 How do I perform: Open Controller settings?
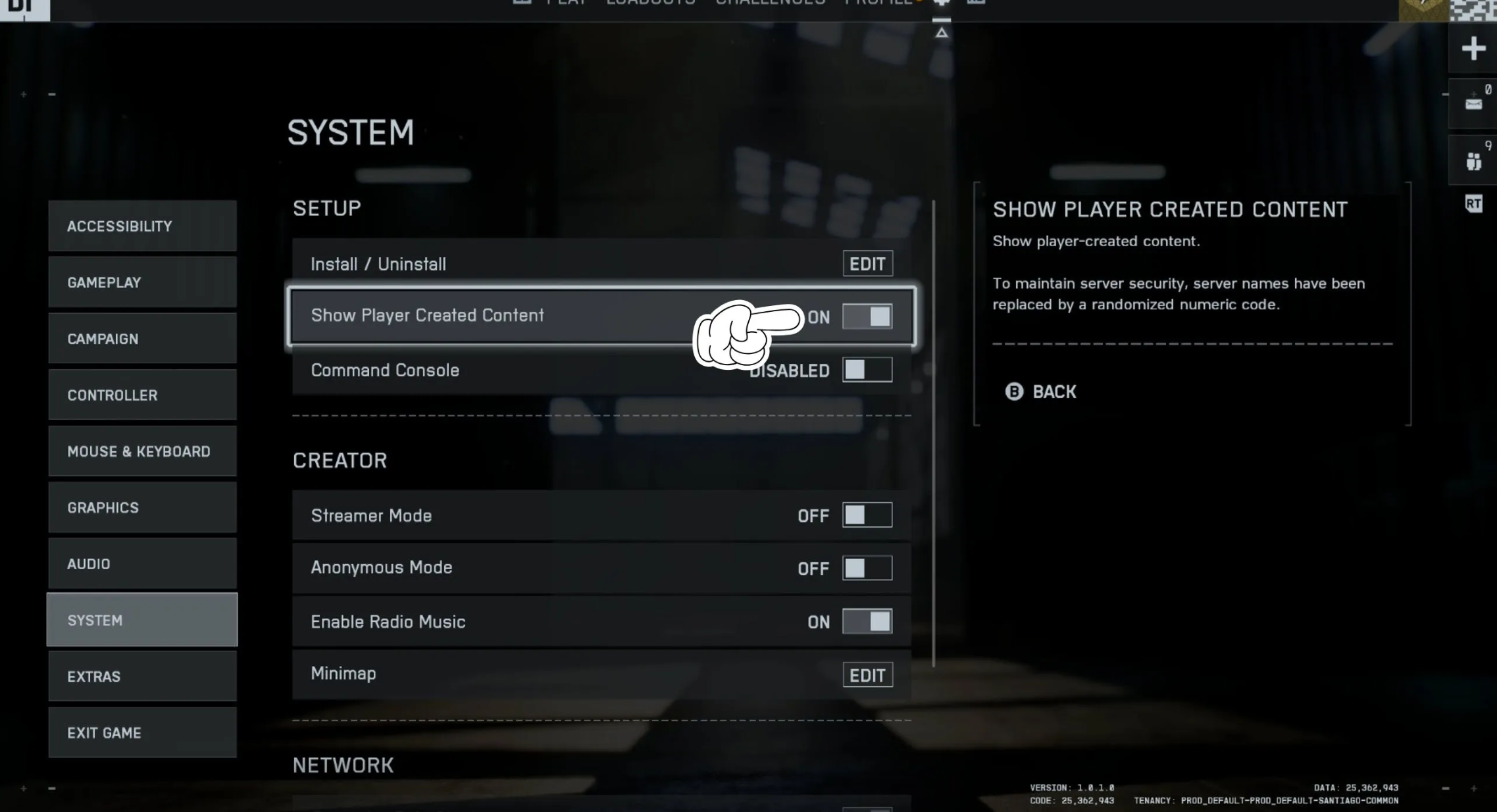pyautogui.click(x=142, y=395)
